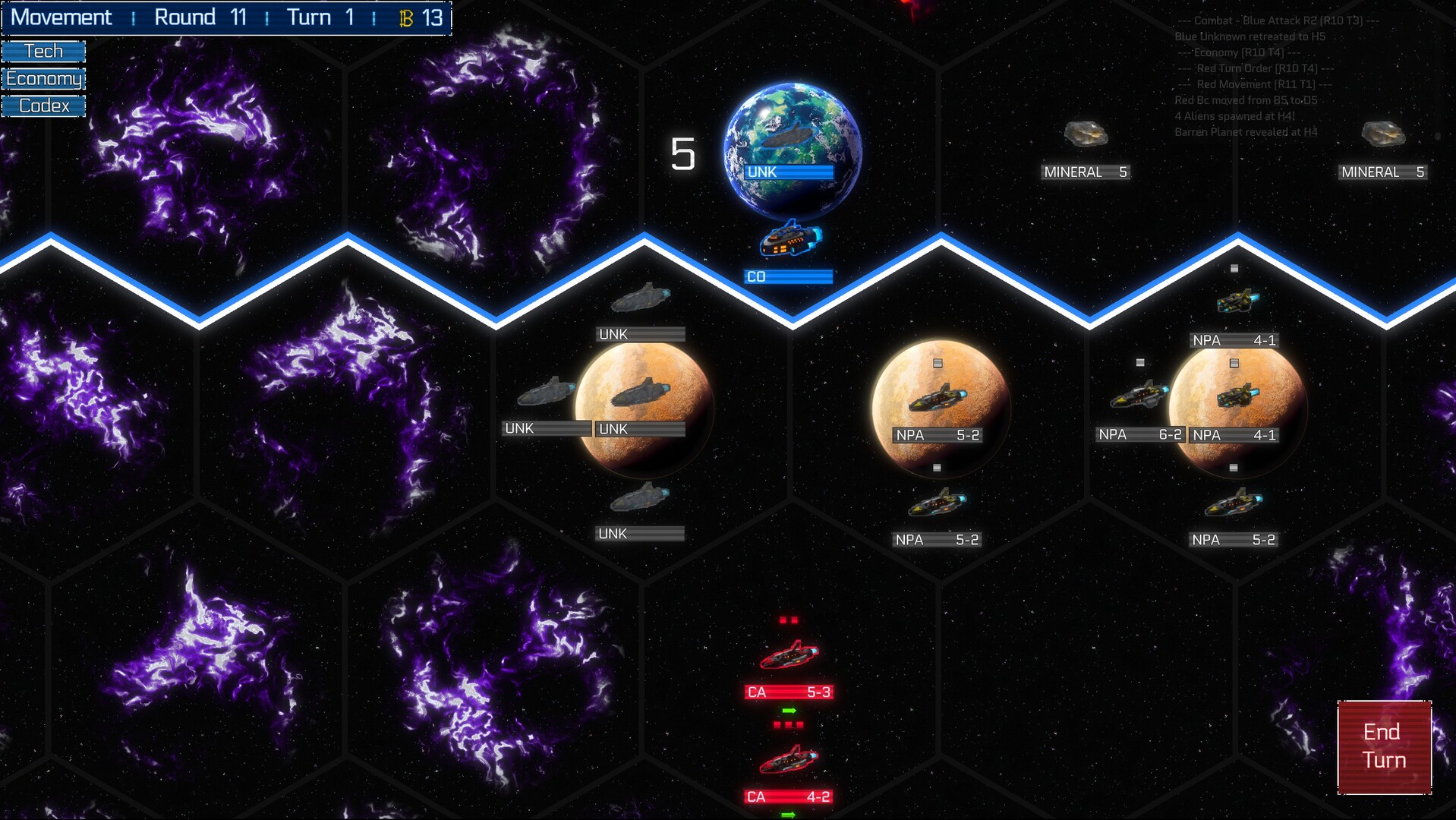Open the Tech panel

[x=43, y=50]
